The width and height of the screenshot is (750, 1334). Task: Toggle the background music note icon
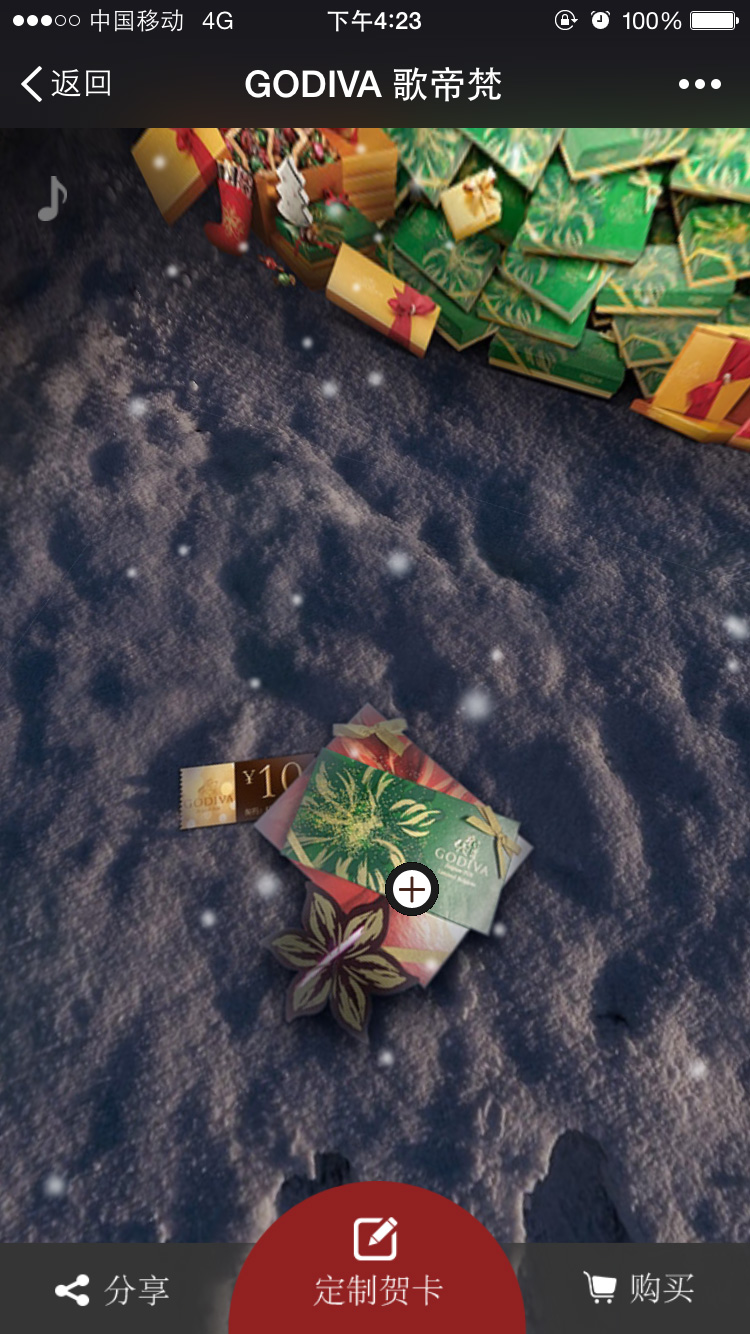(52, 198)
